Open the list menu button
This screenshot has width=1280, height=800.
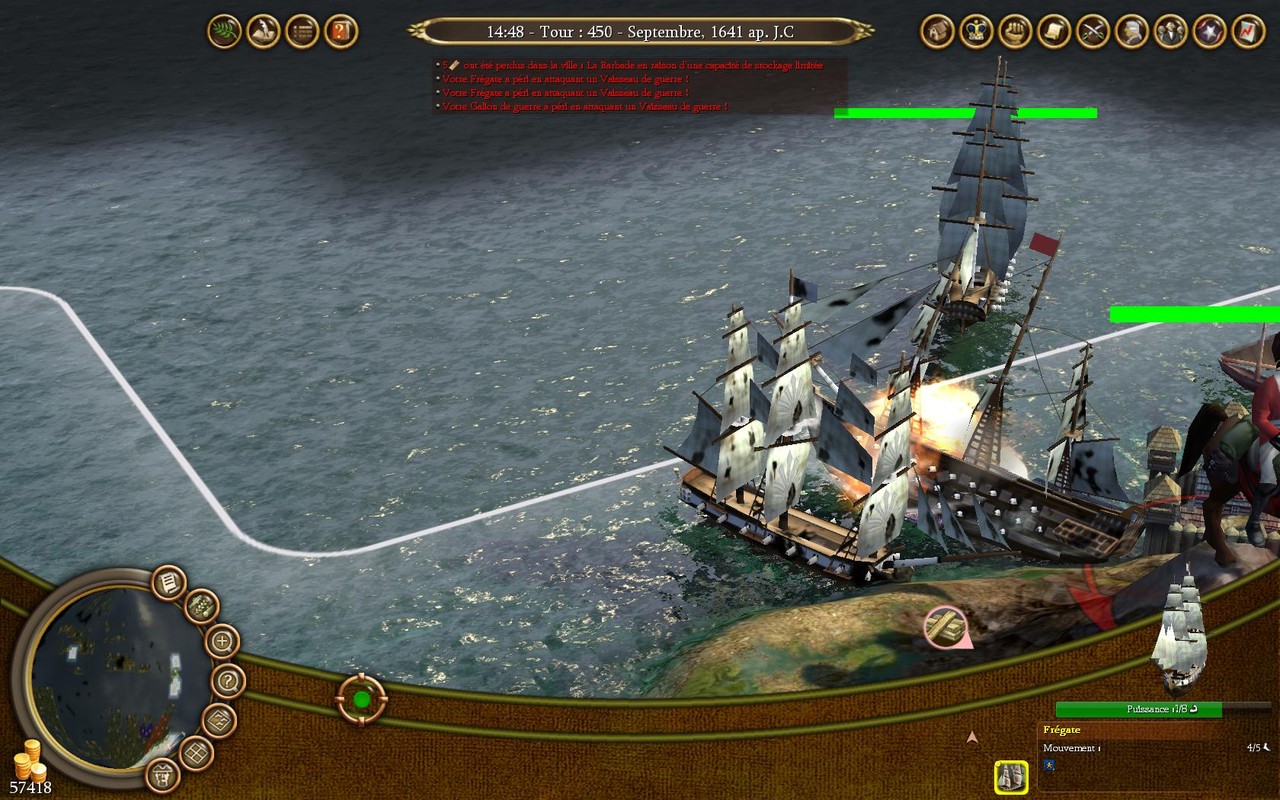302,31
